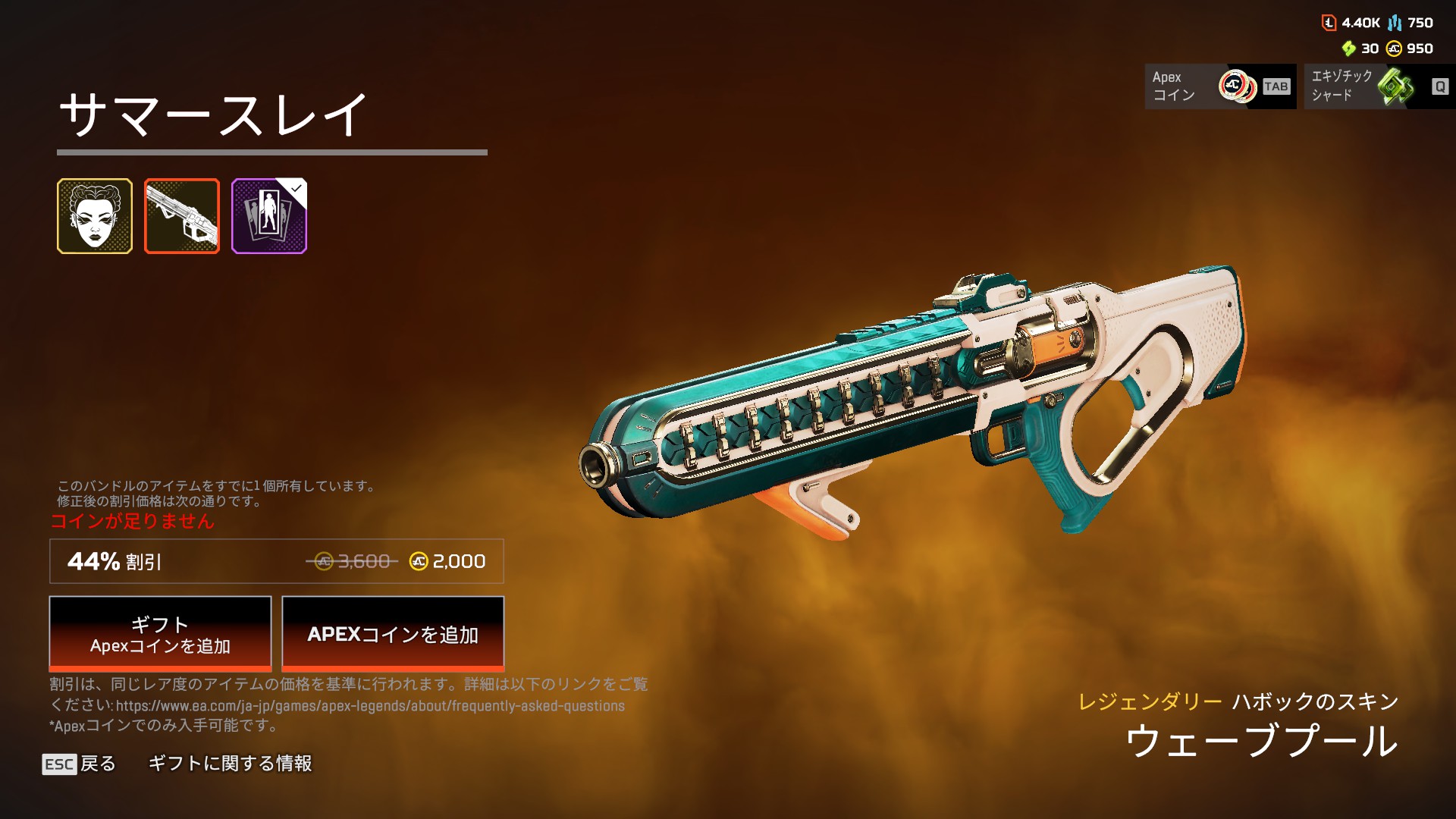Open the EA frequently-asked-questions link

point(370,706)
